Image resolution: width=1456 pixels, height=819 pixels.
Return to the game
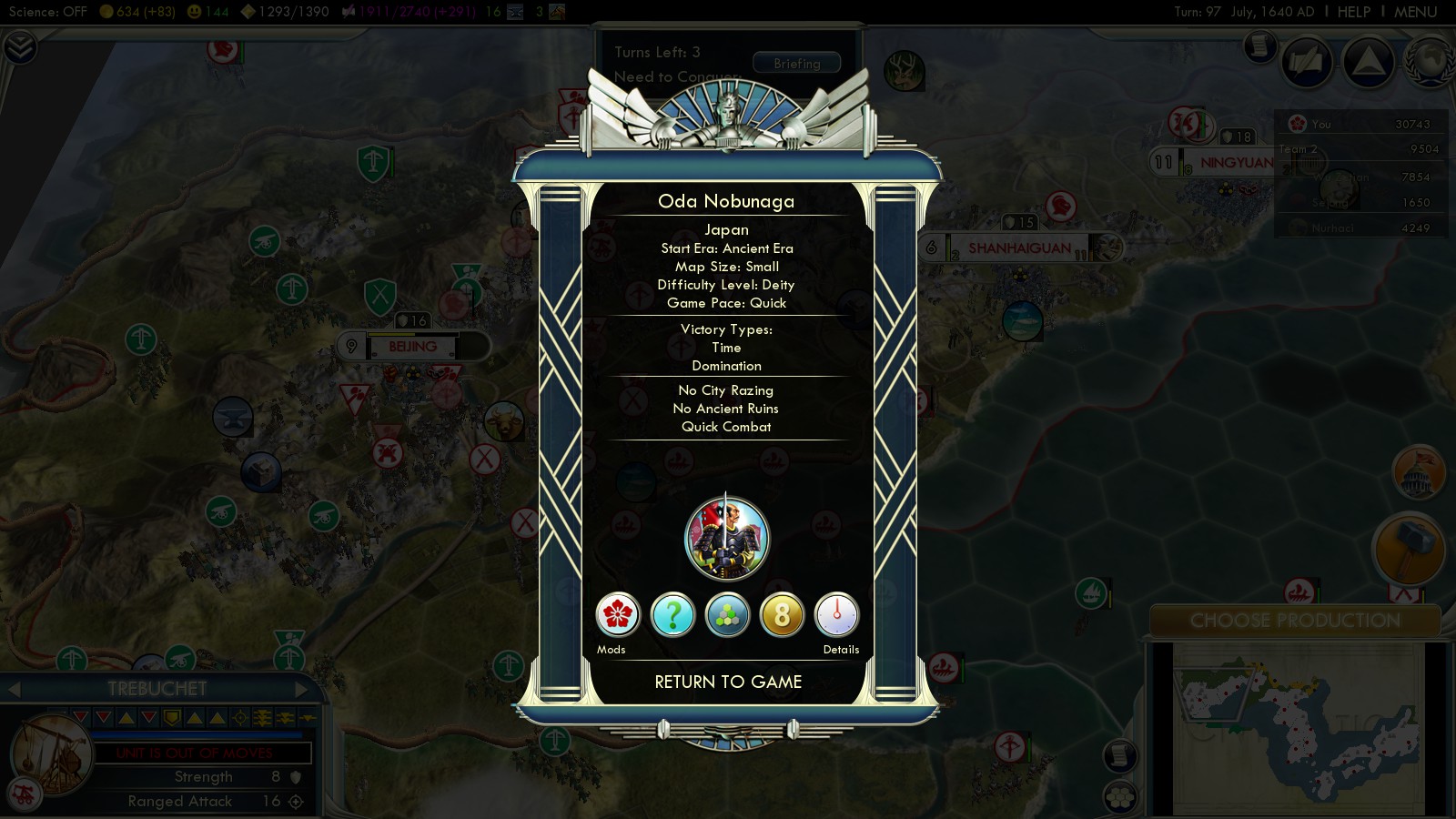(728, 682)
